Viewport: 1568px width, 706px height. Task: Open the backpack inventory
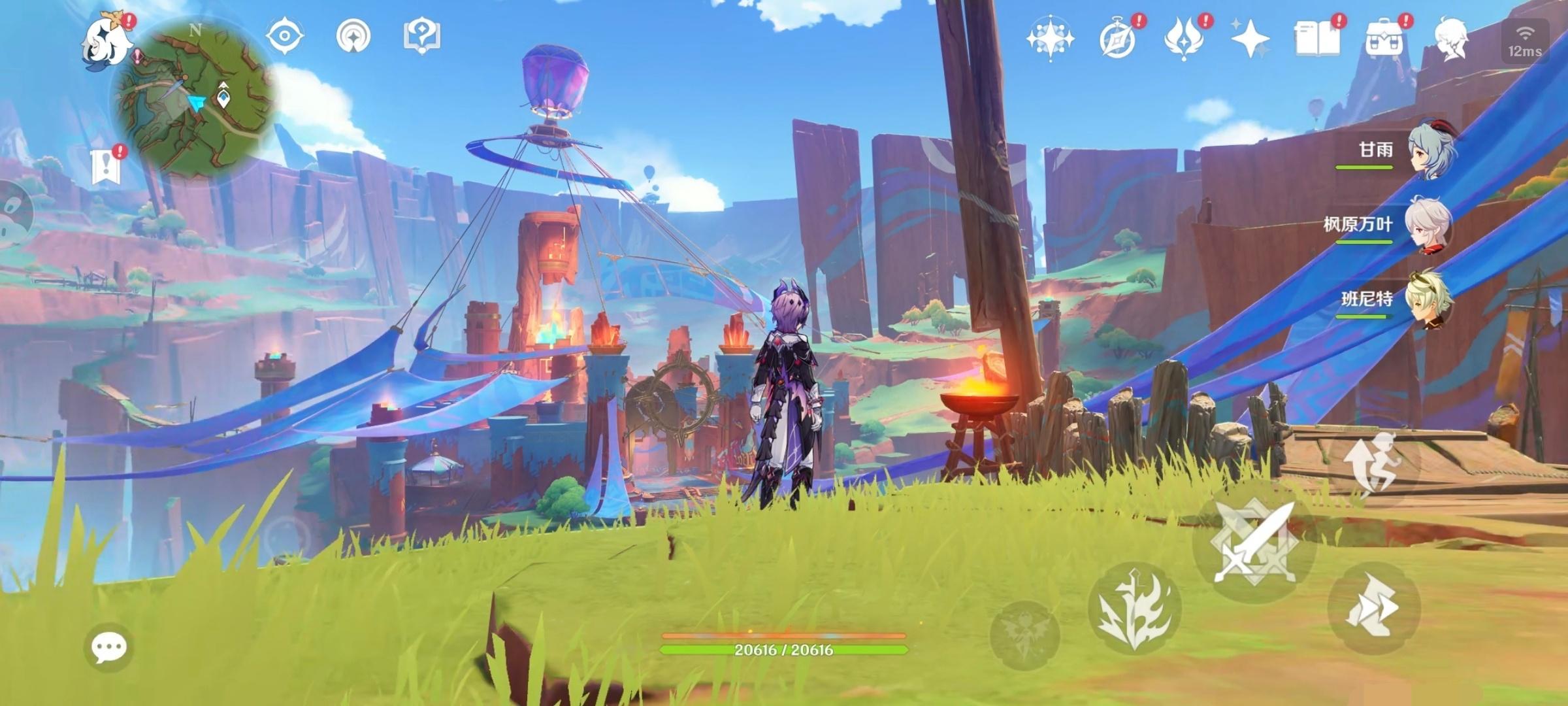[1384, 39]
